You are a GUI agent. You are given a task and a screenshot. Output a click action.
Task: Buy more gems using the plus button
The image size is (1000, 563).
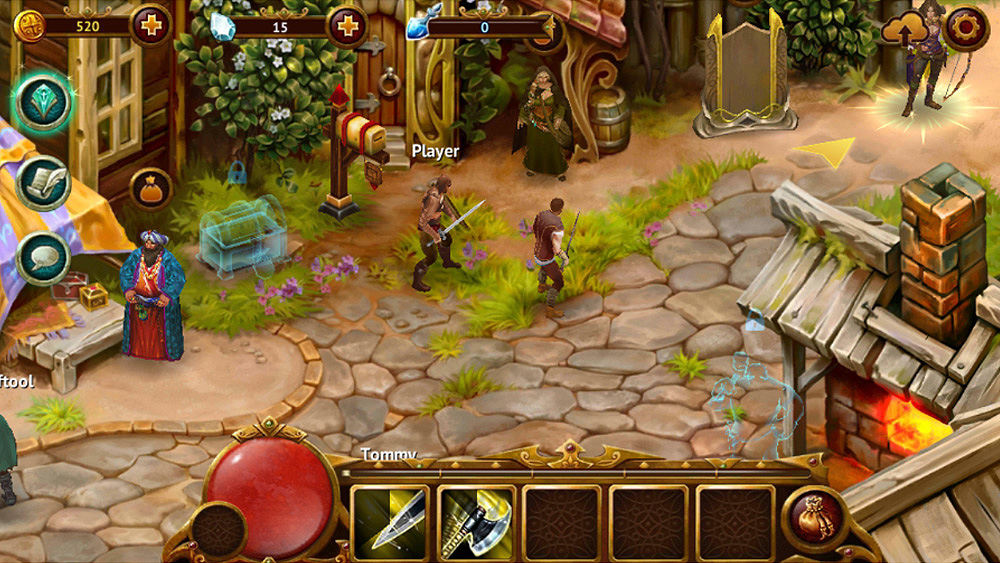click(x=347, y=25)
